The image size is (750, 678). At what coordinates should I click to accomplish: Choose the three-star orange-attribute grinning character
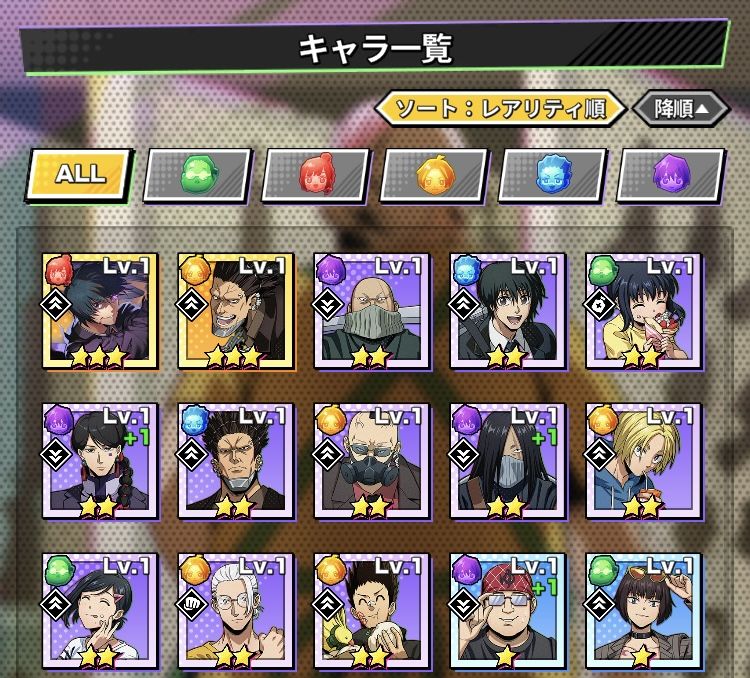click(235, 310)
